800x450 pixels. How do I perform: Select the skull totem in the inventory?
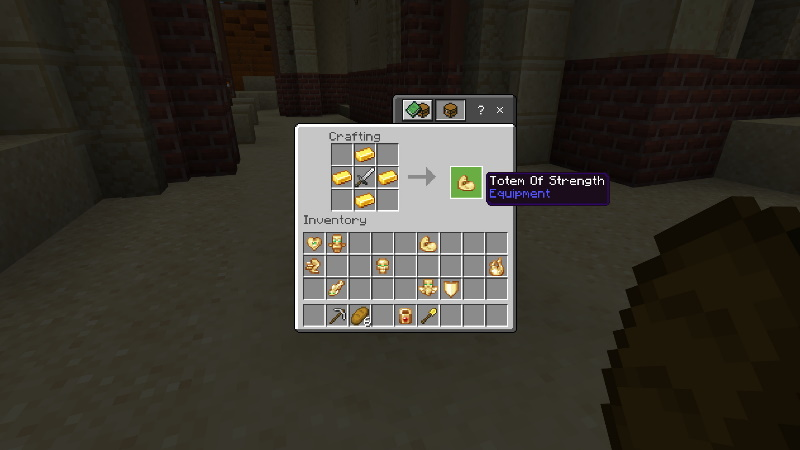coord(382,266)
